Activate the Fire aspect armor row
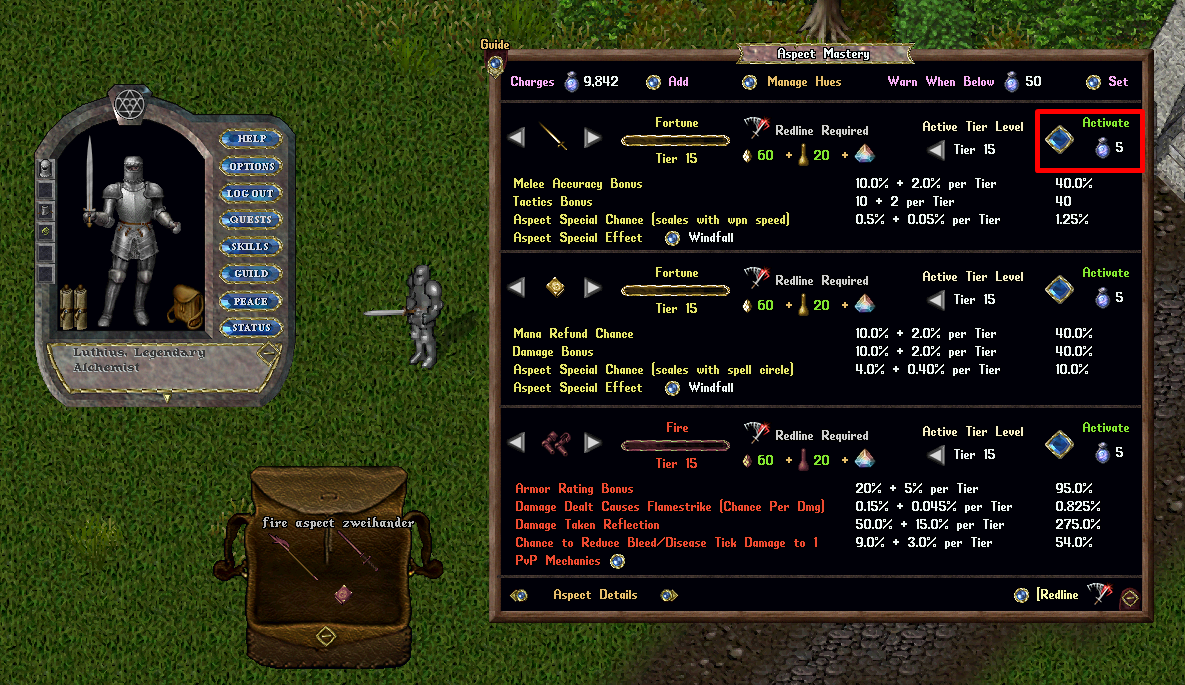The height and width of the screenshot is (685, 1185). coord(1059,445)
